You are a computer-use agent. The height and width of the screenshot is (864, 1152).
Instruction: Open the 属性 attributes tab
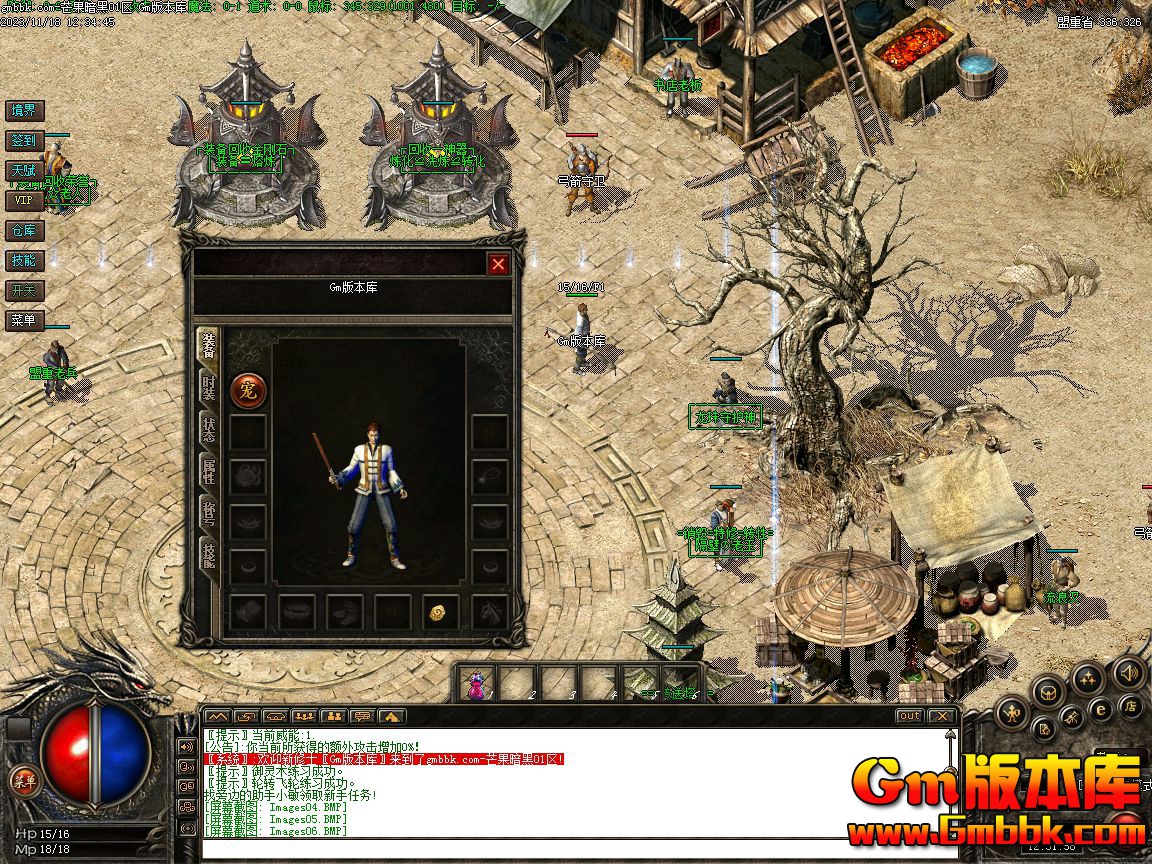tap(208, 471)
